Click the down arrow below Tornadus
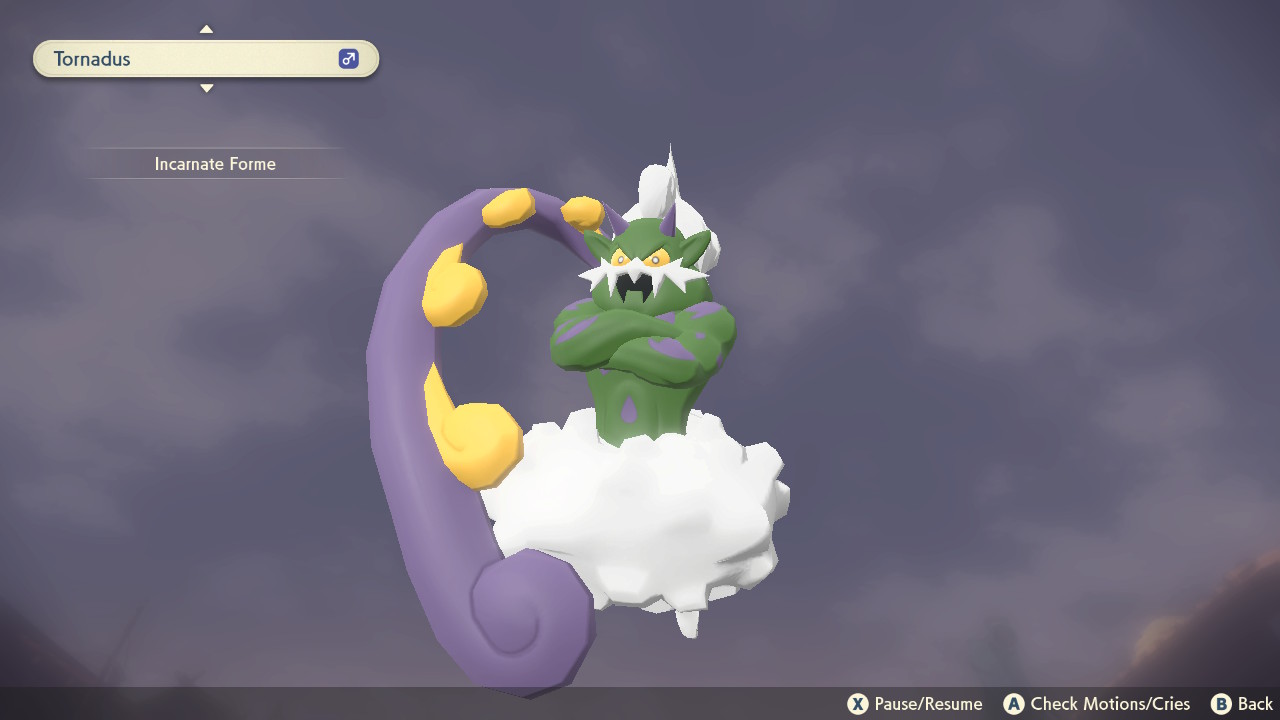Screen dimensions: 1280x720 206,89
